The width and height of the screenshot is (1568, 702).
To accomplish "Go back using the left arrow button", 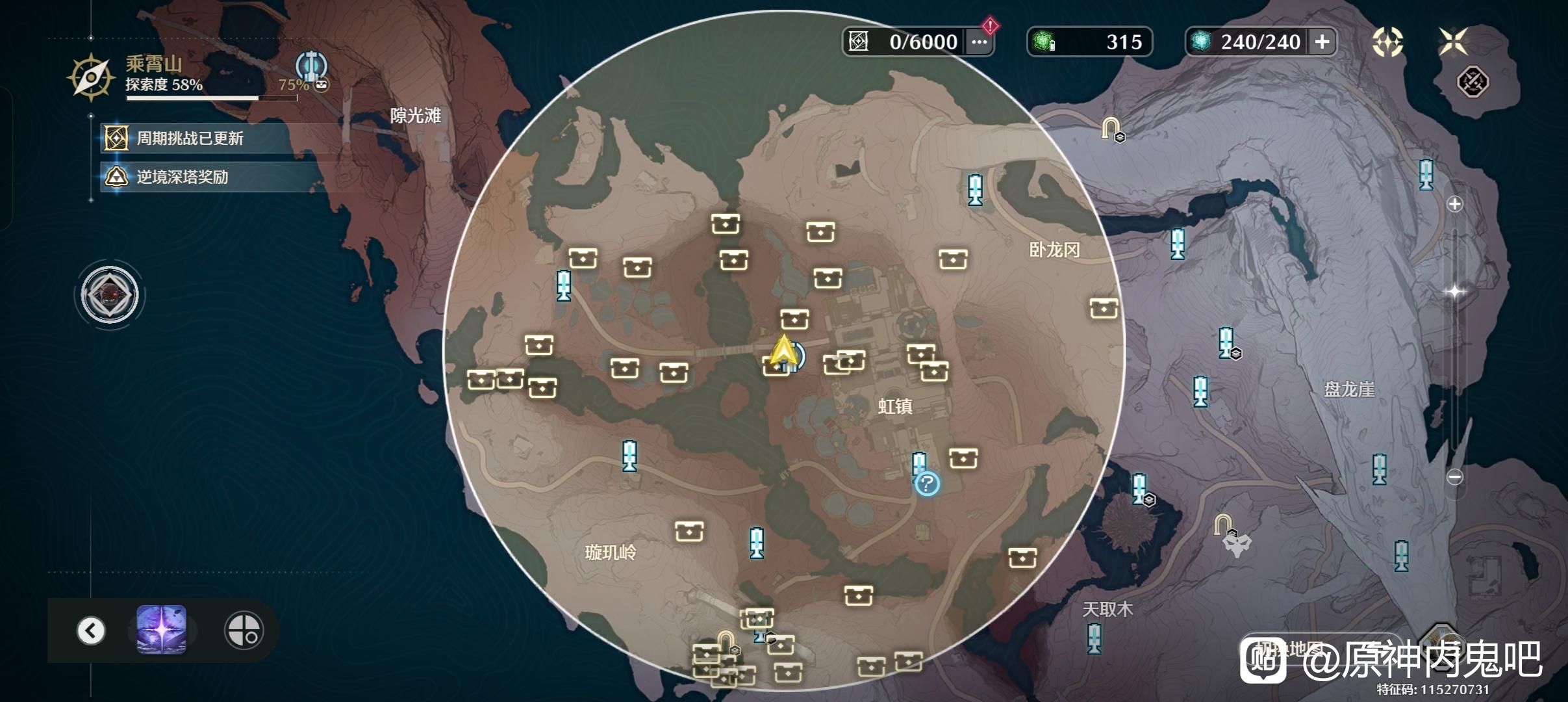I will 91,630.
